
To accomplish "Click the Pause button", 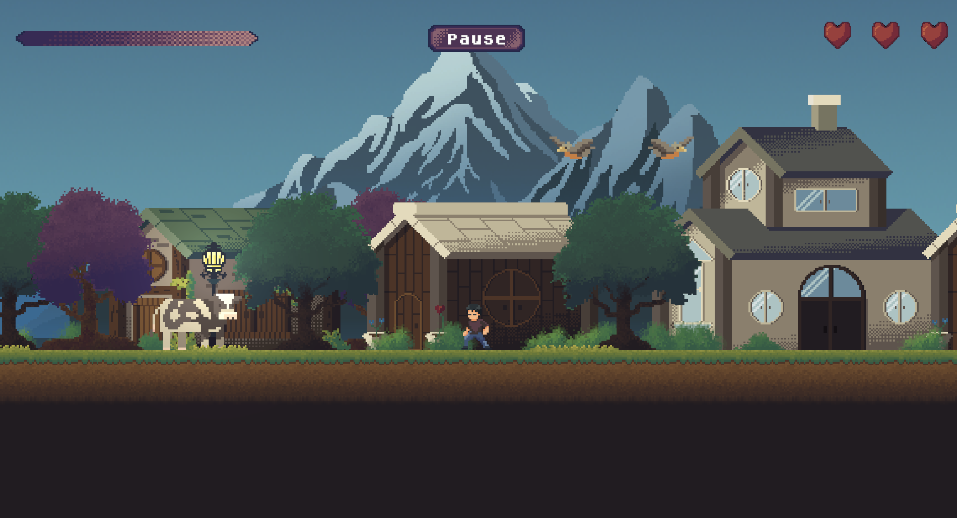I will point(476,39).
